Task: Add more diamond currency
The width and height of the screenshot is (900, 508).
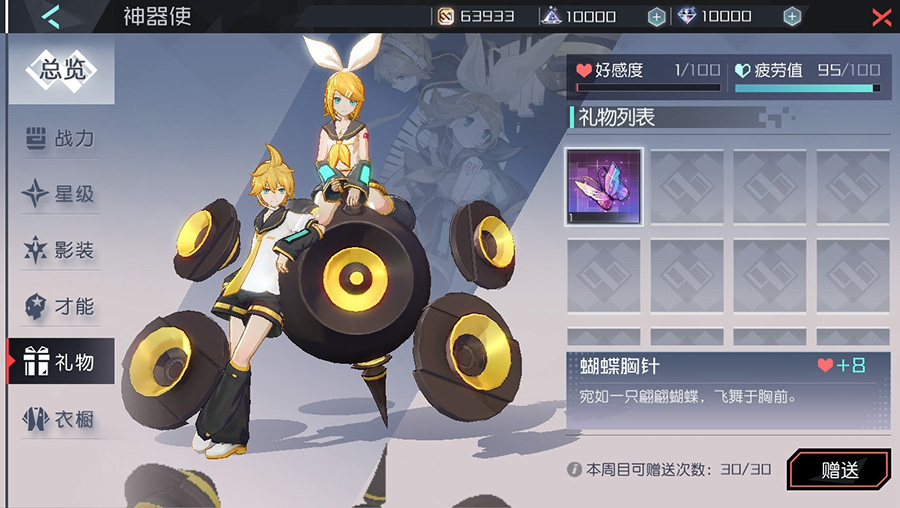Action: pyautogui.click(x=792, y=16)
